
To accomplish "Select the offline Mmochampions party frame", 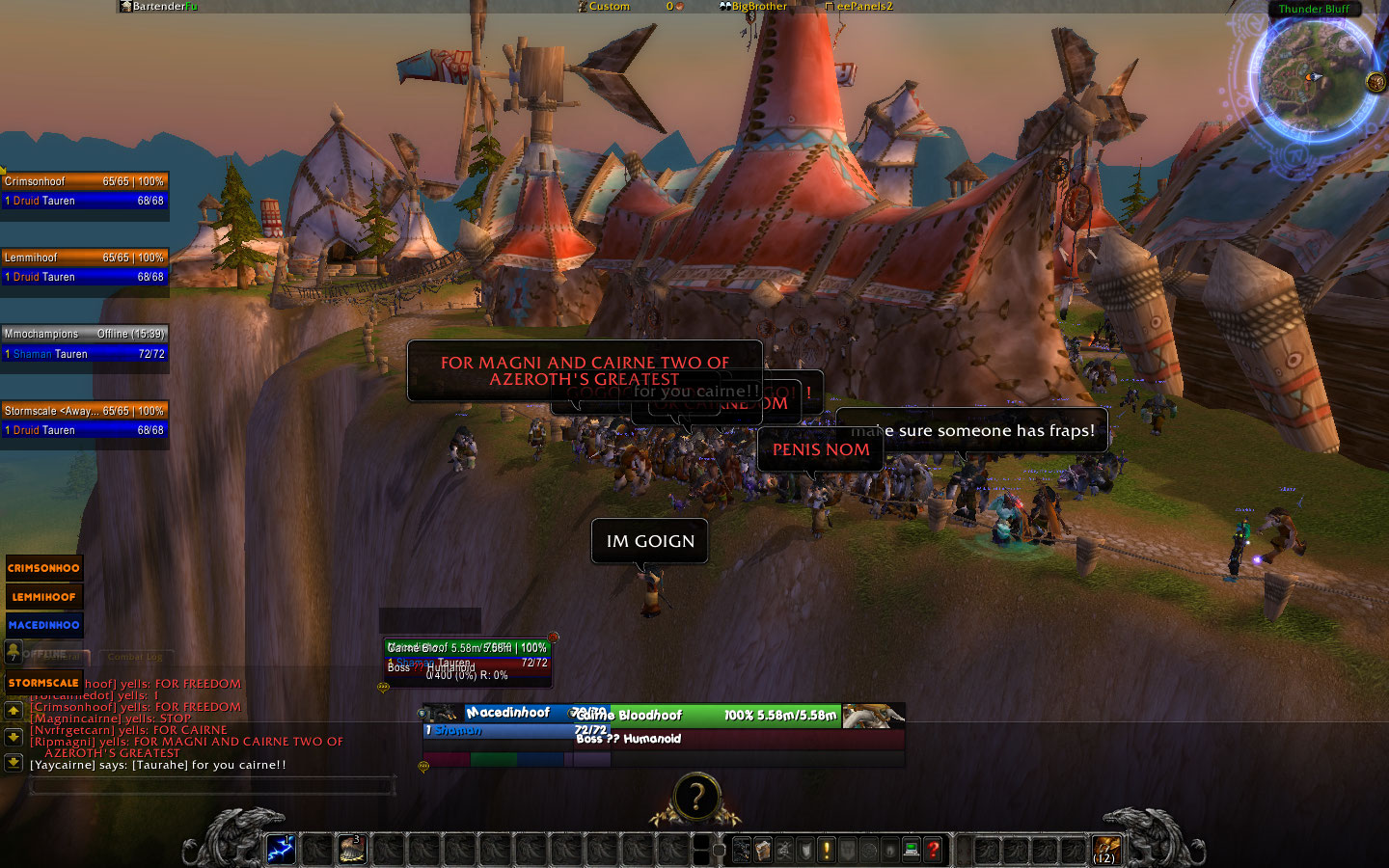I will click(x=85, y=343).
